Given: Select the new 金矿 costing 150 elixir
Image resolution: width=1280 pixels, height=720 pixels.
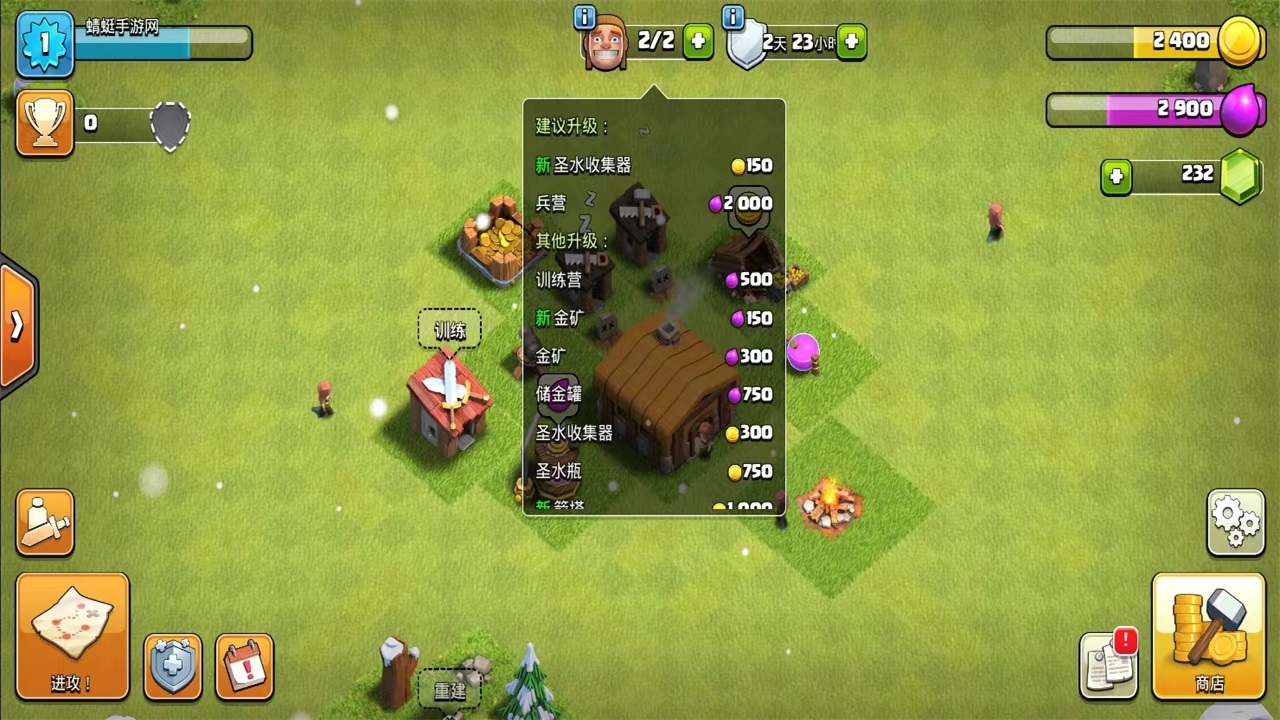Looking at the screenshot, I should [x=653, y=318].
